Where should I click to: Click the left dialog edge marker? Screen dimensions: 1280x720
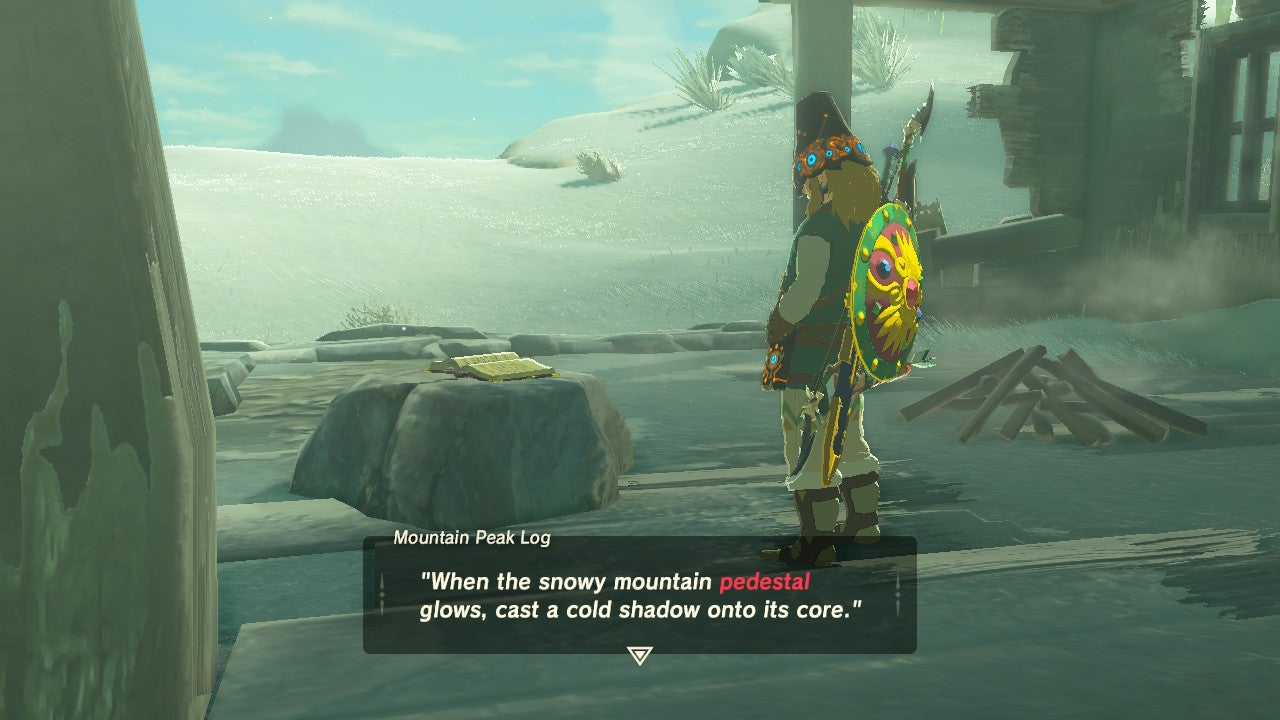[383, 596]
